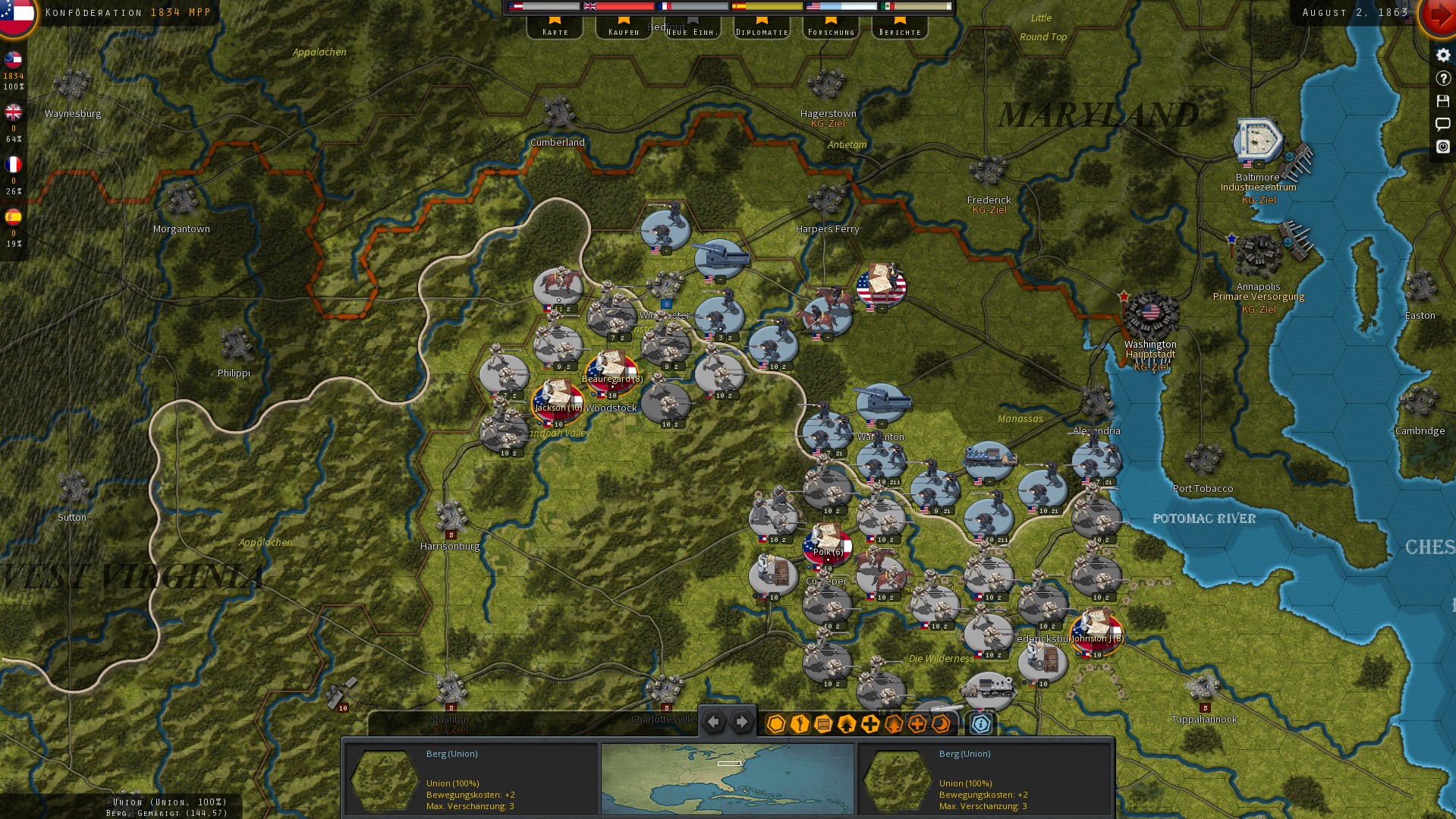Click the minimap to navigate the map
This screenshot has height=819, width=1456.
coord(726,779)
